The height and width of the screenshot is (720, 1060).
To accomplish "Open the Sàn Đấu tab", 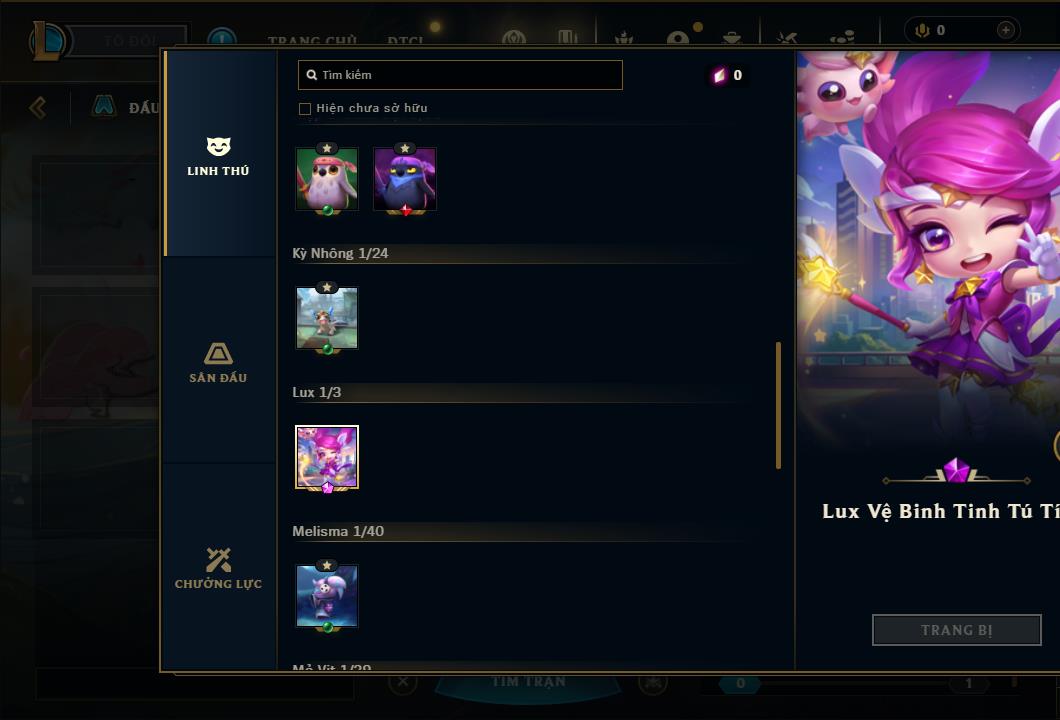I will point(218,362).
